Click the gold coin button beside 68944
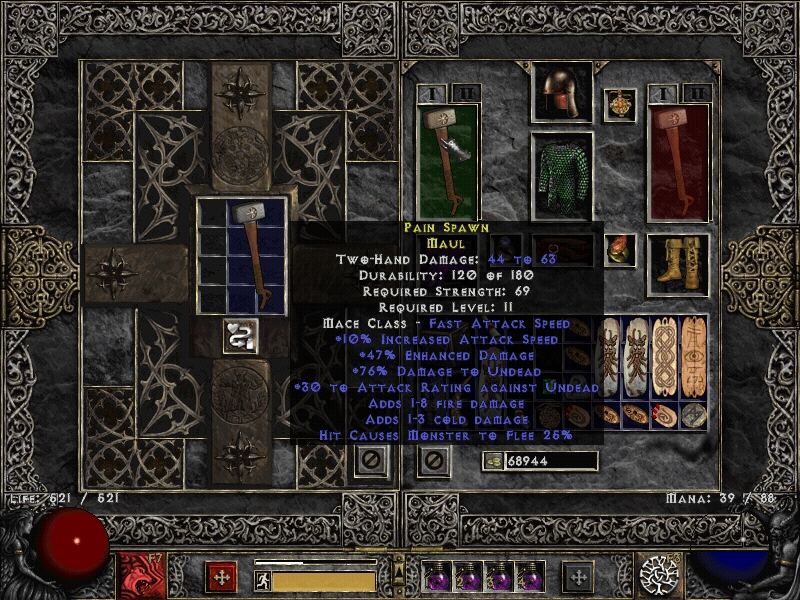 tap(491, 461)
